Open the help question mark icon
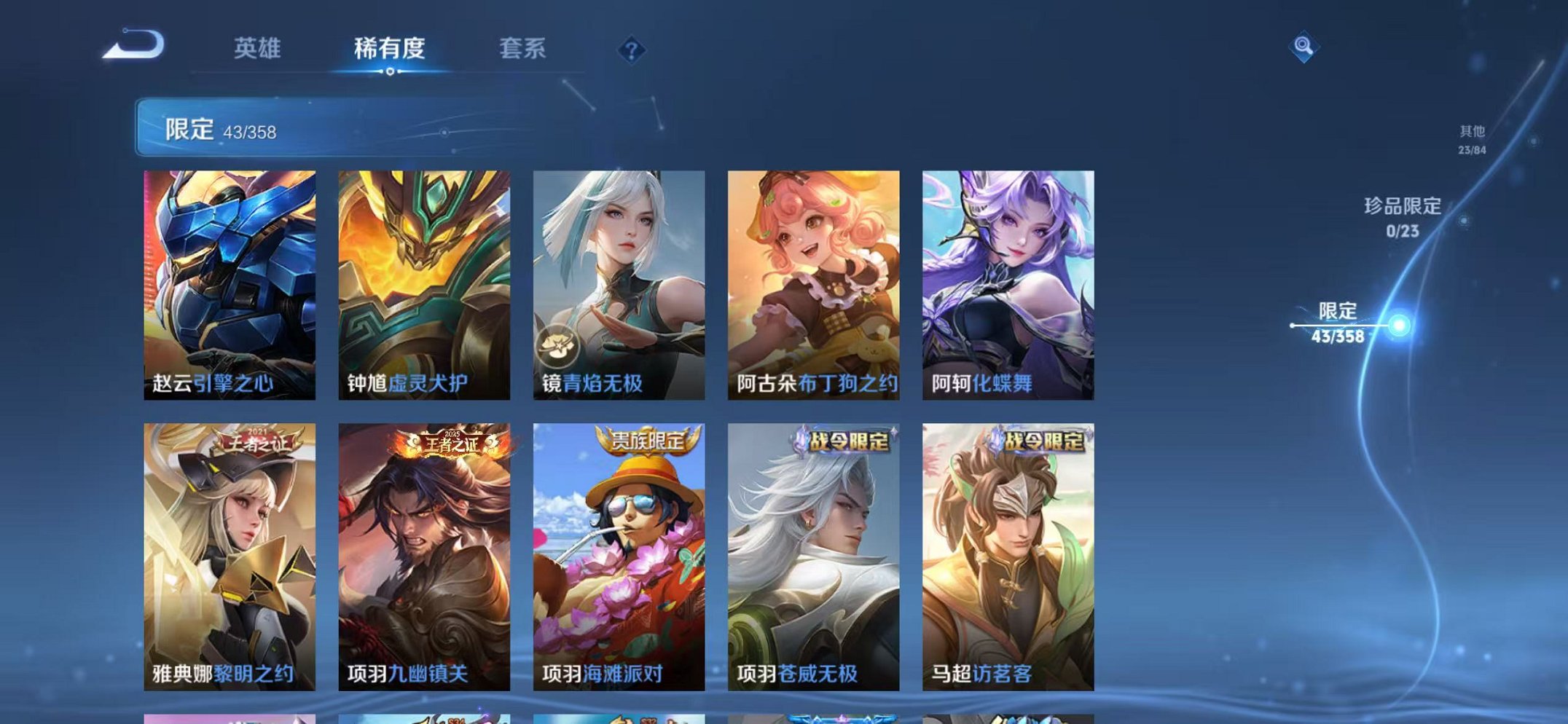This screenshot has width=1568, height=724. click(631, 50)
